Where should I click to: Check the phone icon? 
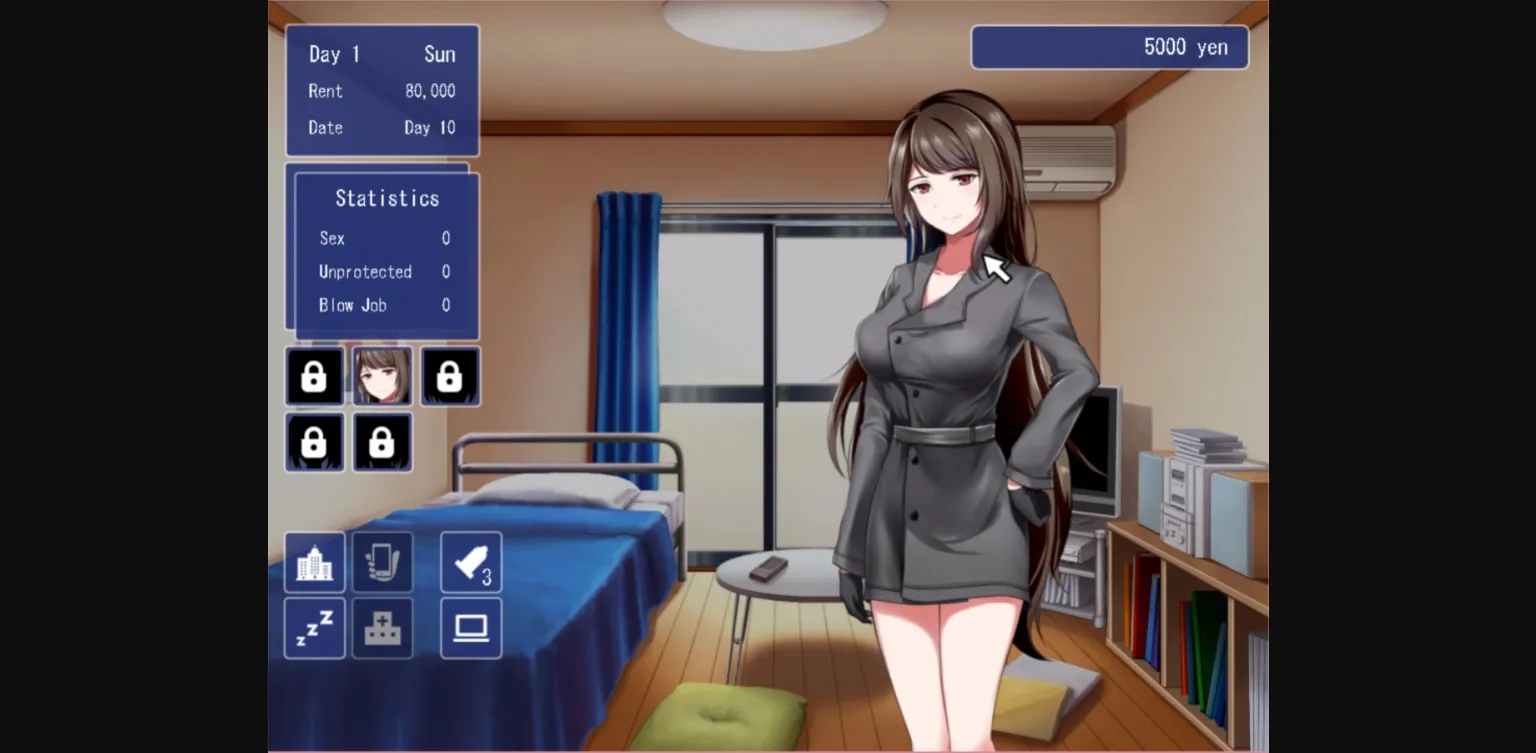(x=382, y=562)
